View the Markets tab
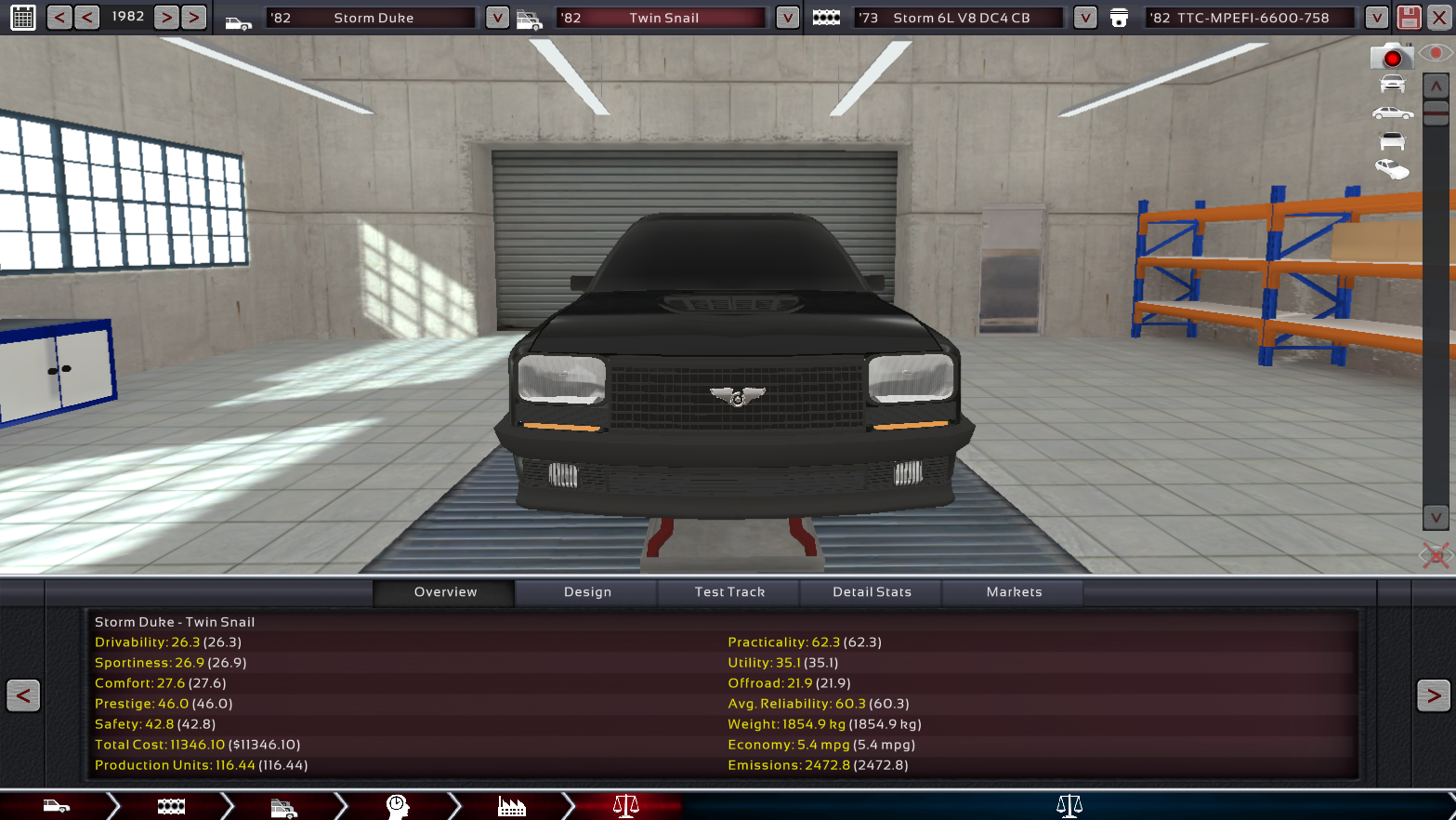Image resolution: width=1456 pixels, height=820 pixels. pos(1014,592)
